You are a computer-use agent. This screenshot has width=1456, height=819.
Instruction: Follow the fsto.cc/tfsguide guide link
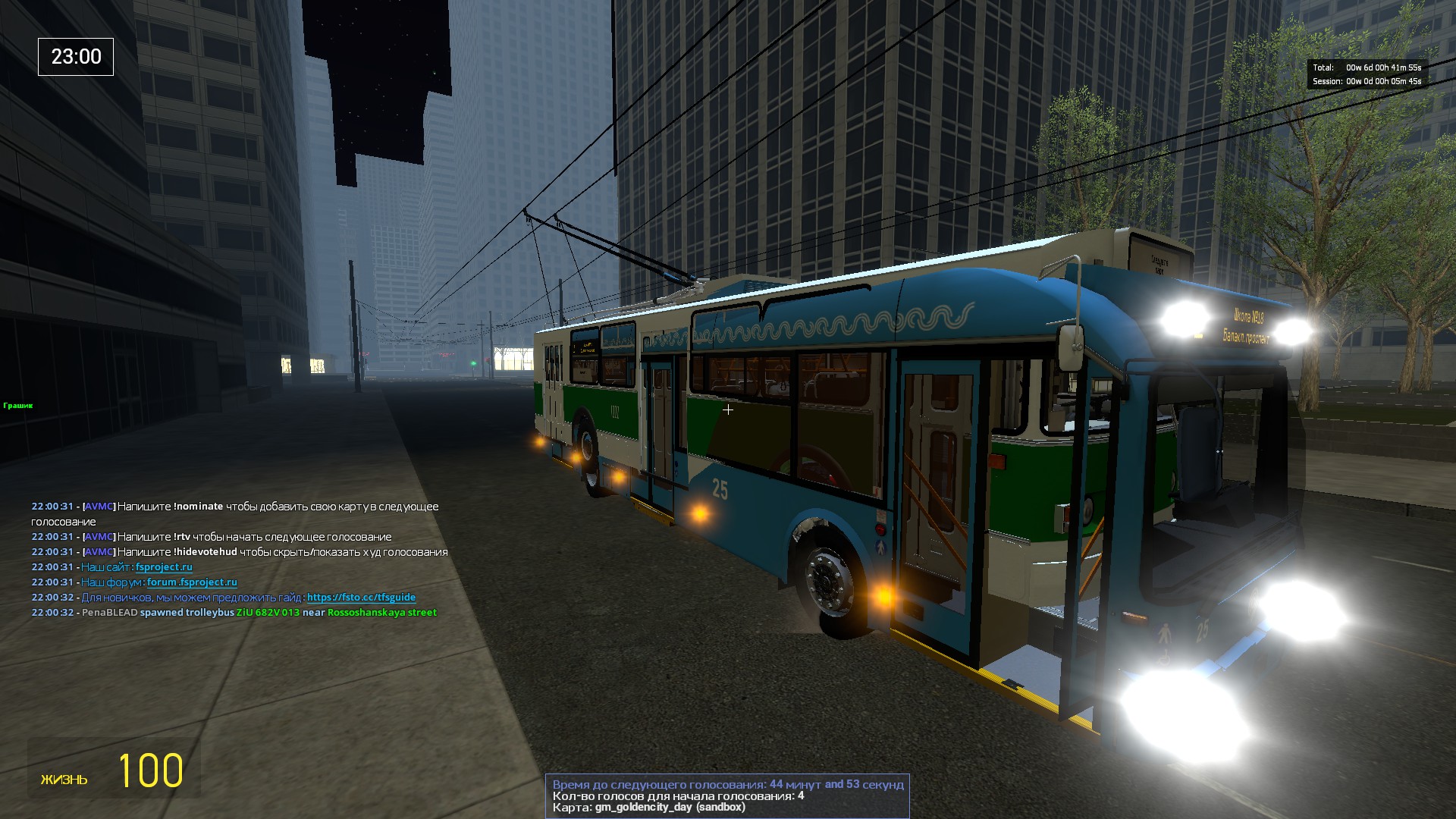tap(361, 598)
